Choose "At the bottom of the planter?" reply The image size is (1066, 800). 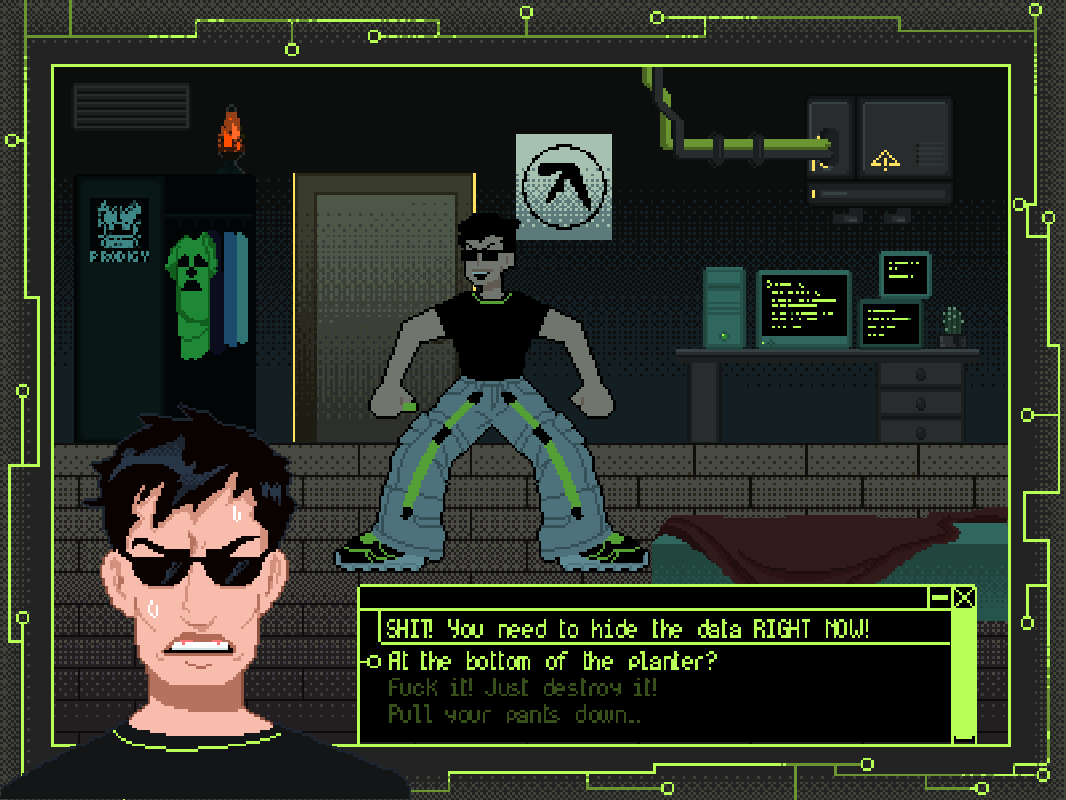pos(552,661)
